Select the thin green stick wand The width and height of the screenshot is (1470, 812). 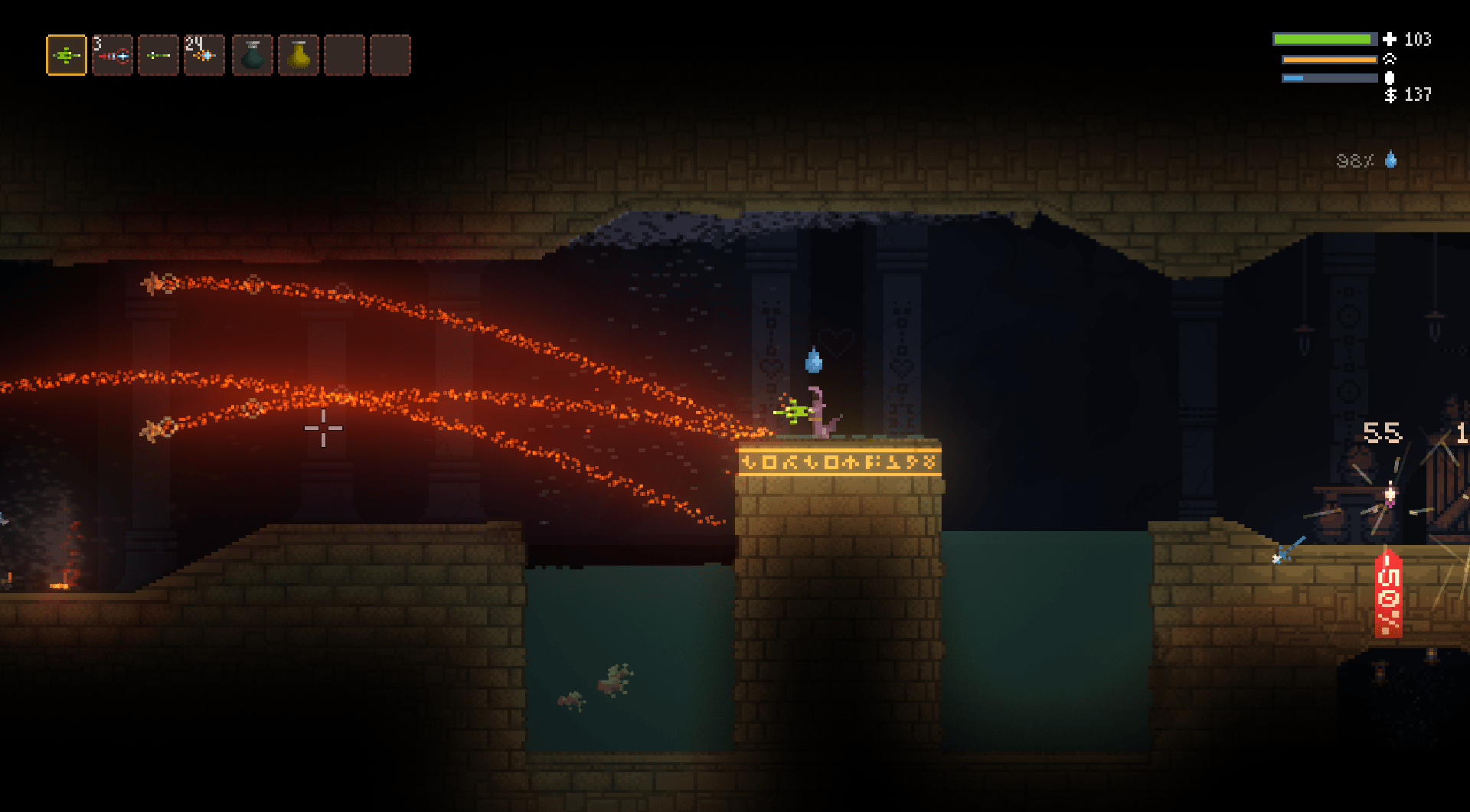click(158, 55)
